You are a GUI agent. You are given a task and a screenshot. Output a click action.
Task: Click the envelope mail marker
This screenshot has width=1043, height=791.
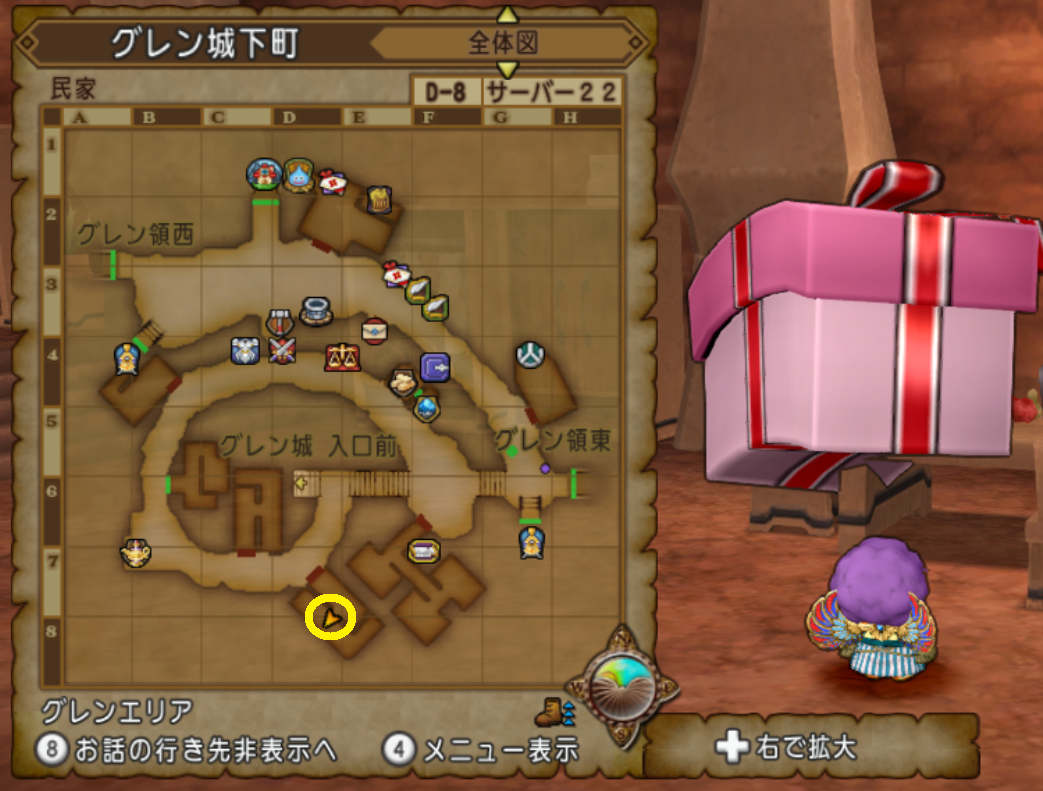click(374, 330)
